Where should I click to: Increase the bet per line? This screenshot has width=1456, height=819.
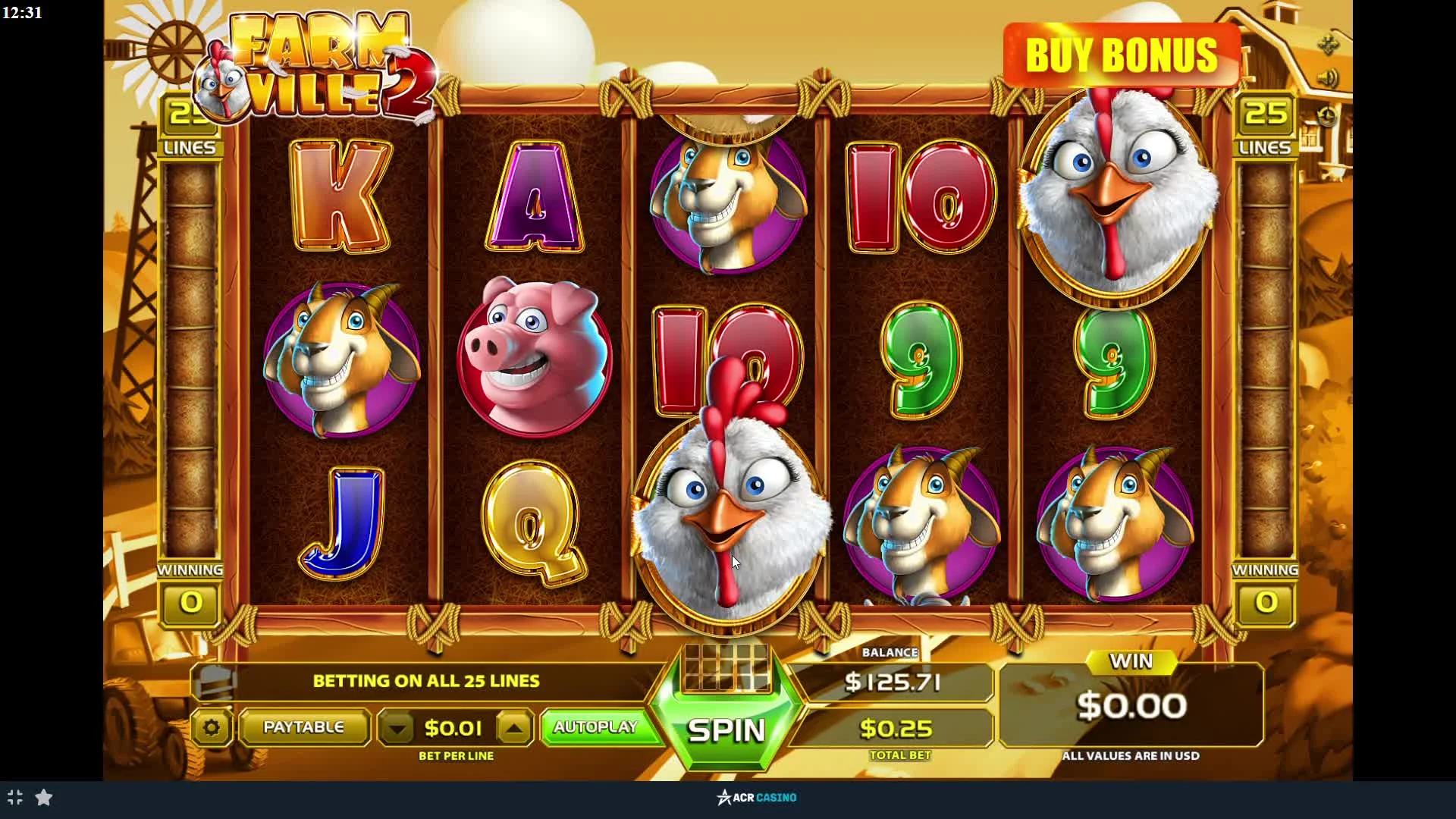point(514,729)
